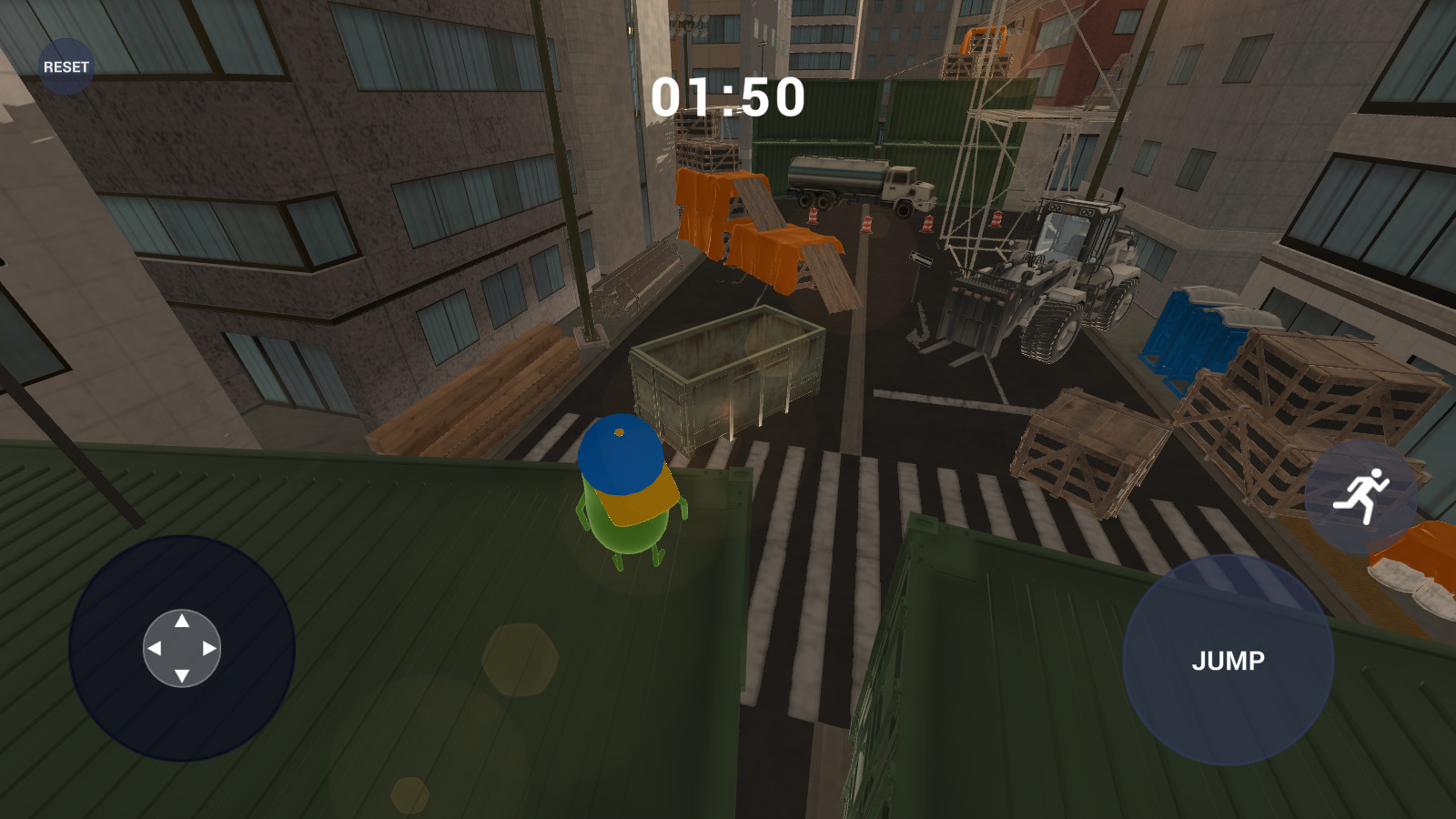Hit the JUMP button

click(1228, 660)
